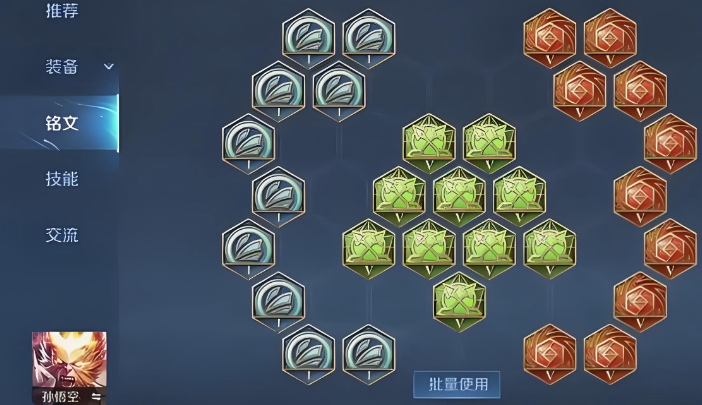Go to the 技能 tab
Viewport: 702px width, 405px height.
[x=62, y=179]
